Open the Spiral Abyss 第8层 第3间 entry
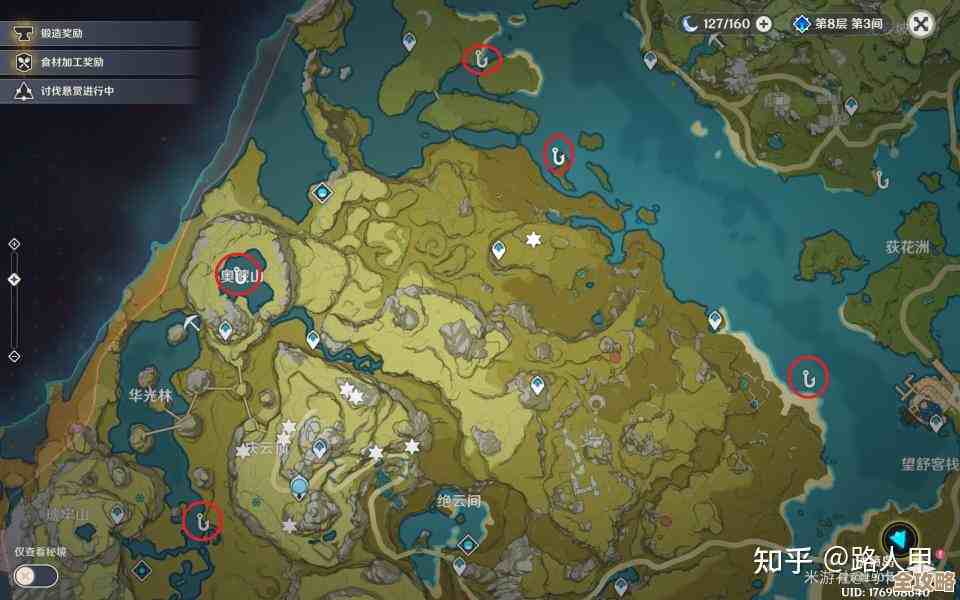The height and width of the screenshot is (600, 960). [839, 23]
